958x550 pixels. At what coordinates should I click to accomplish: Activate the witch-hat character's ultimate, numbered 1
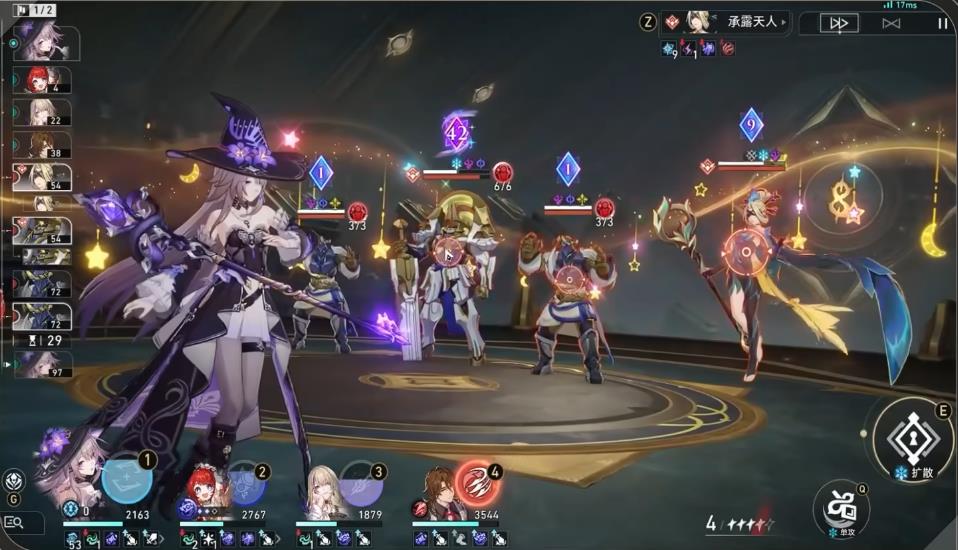coord(127,480)
